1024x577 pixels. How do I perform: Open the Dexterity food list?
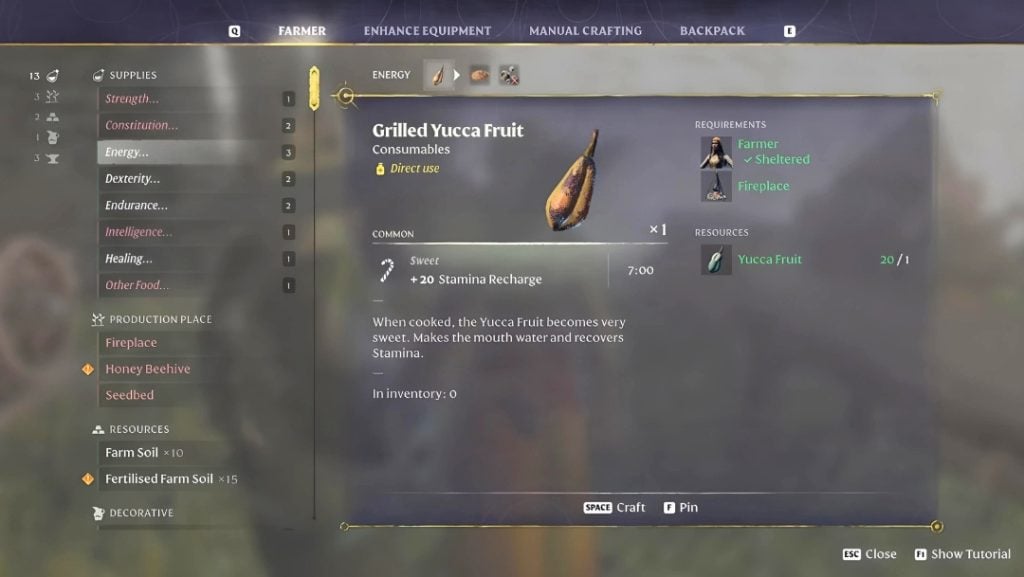[x=133, y=179]
